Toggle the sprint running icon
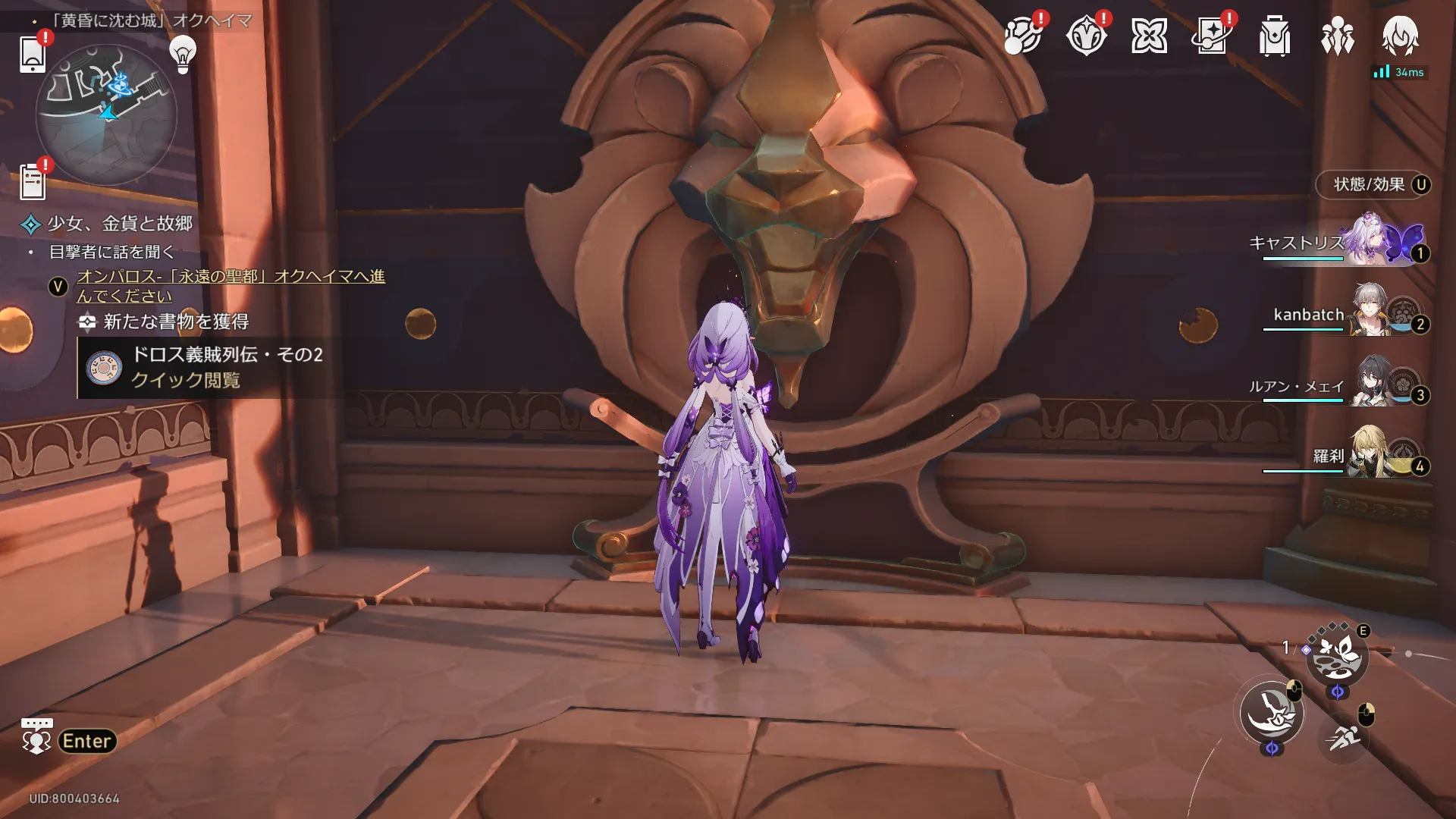The width and height of the screenshot is (1456, 819). tap(1343, 736)
